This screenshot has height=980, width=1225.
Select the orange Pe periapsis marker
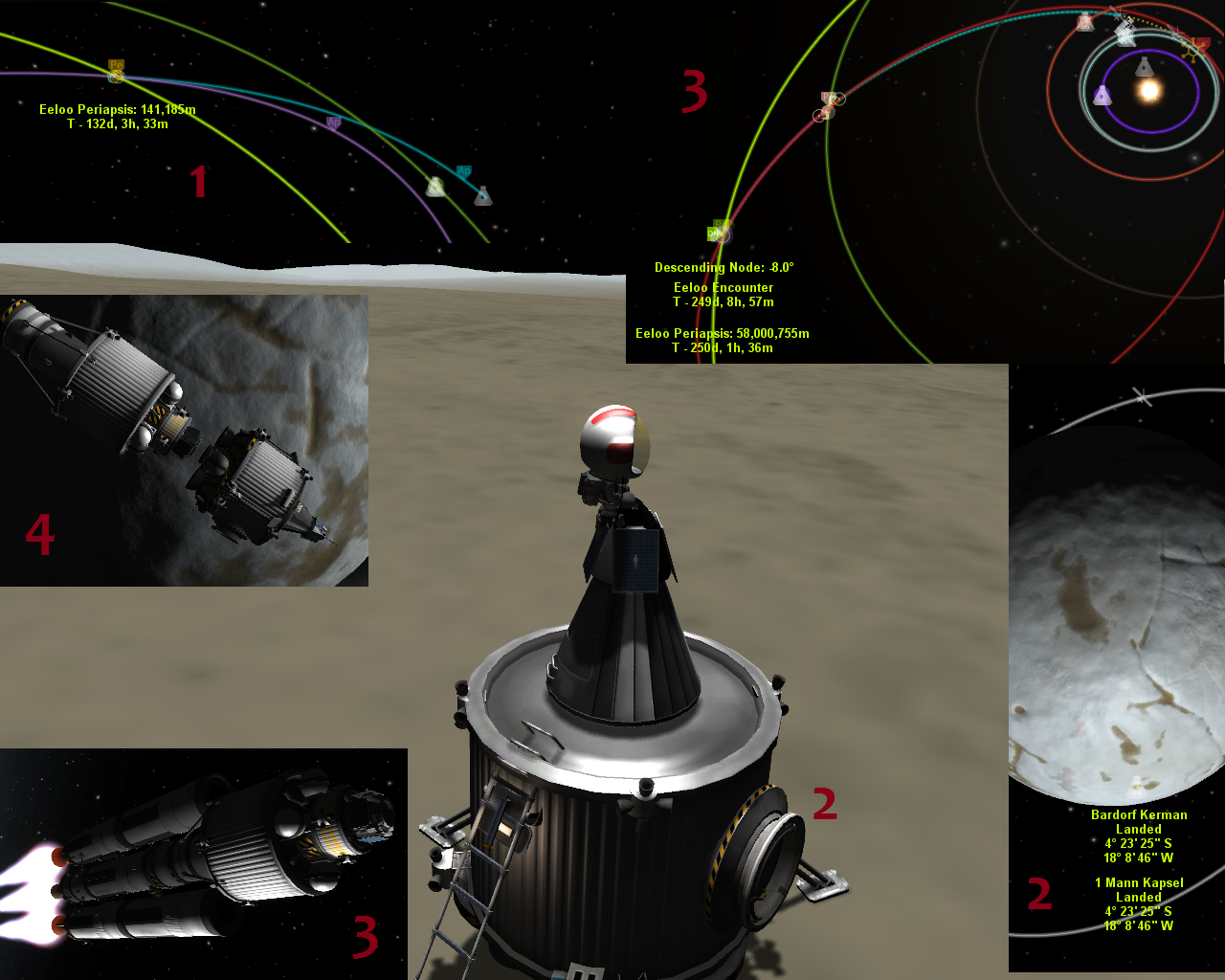coord(116,69)
